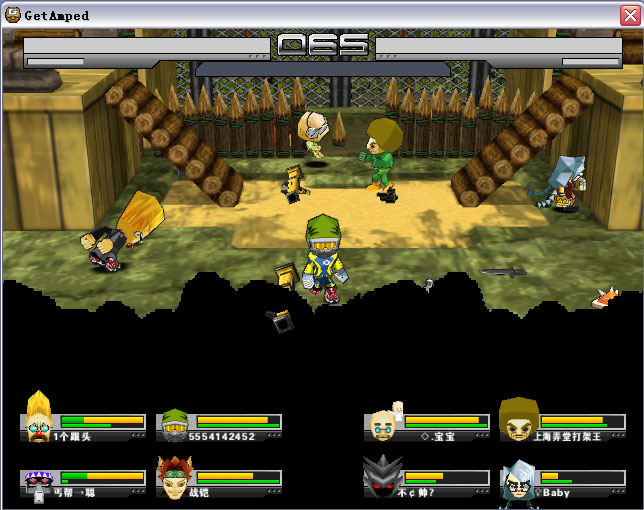Select the 上海弄堂打架王 player portrait
Image resolution: width=644 pixels, height=510 pixels.
[518, 420]
